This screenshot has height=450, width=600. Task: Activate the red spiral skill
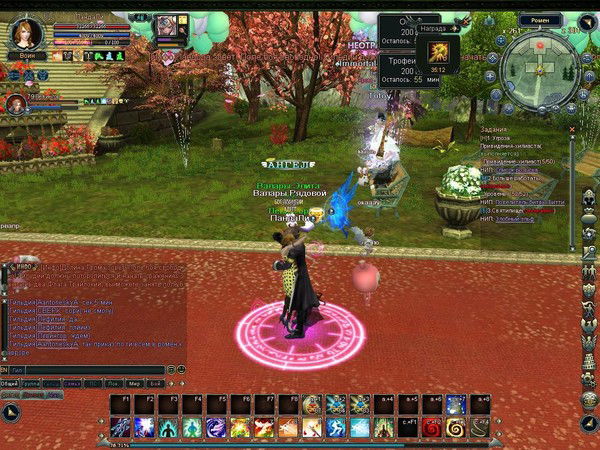433,428
